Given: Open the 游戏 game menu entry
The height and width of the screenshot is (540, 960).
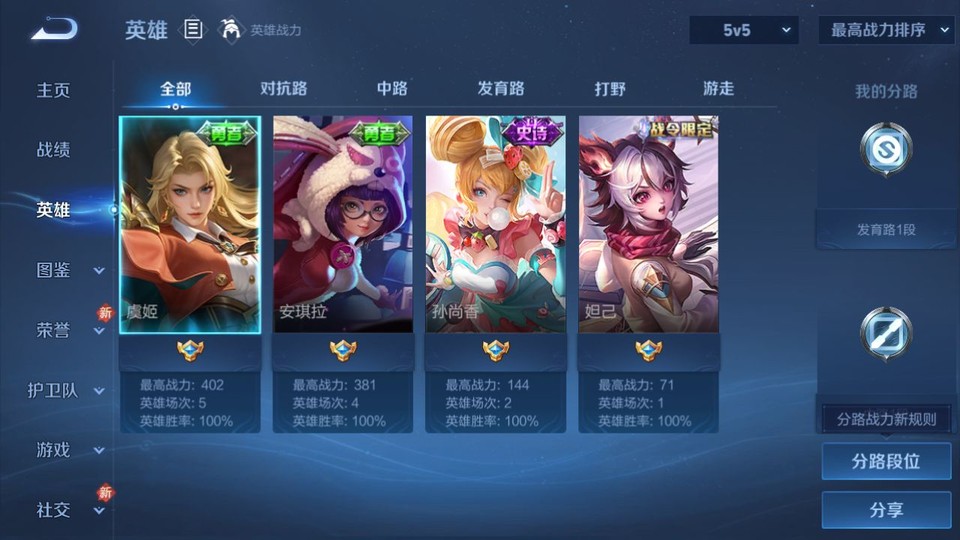Looking at the screenshot, I should coord(68,450).
